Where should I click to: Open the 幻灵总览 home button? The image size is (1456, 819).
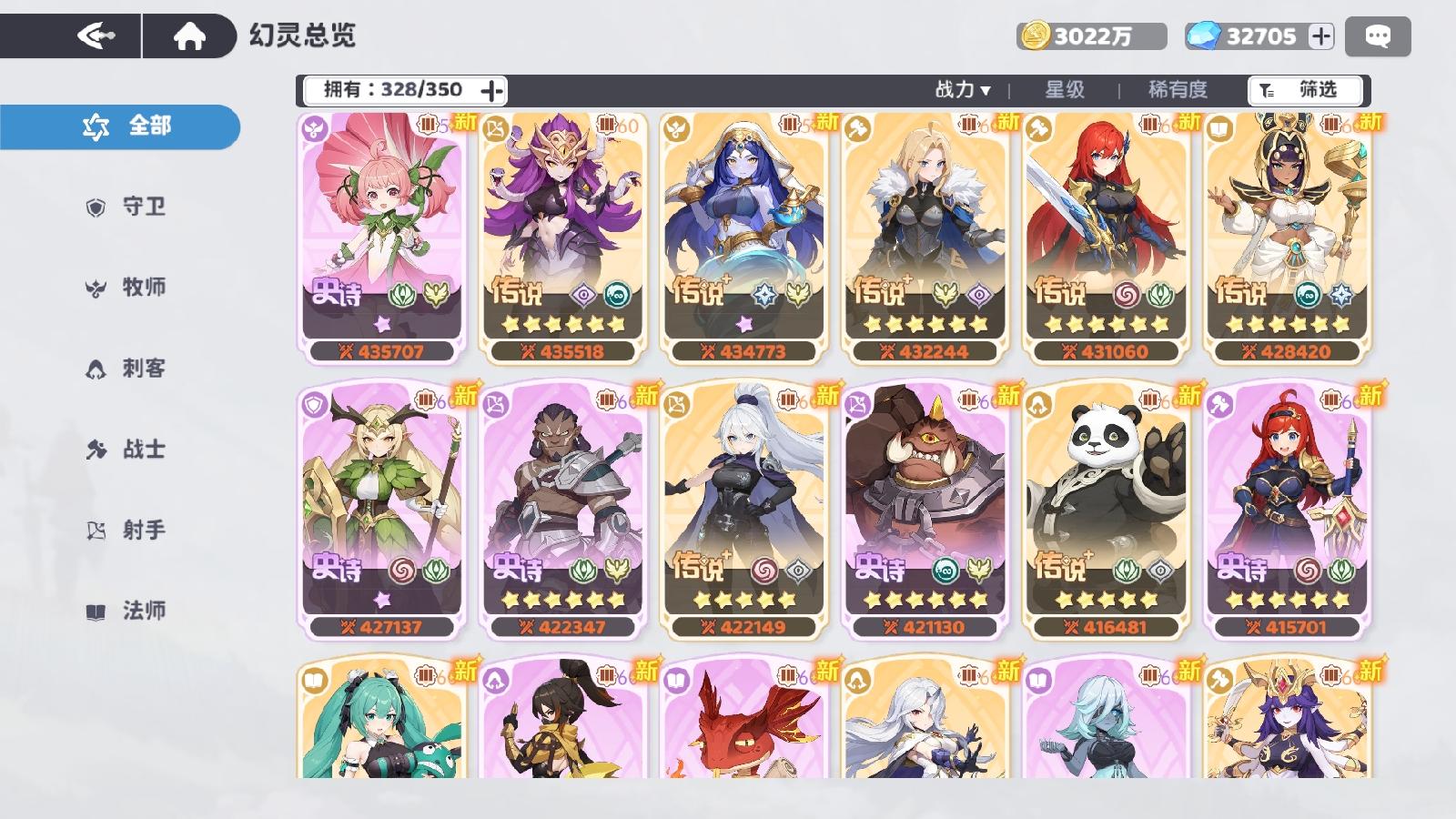(190, 36)
